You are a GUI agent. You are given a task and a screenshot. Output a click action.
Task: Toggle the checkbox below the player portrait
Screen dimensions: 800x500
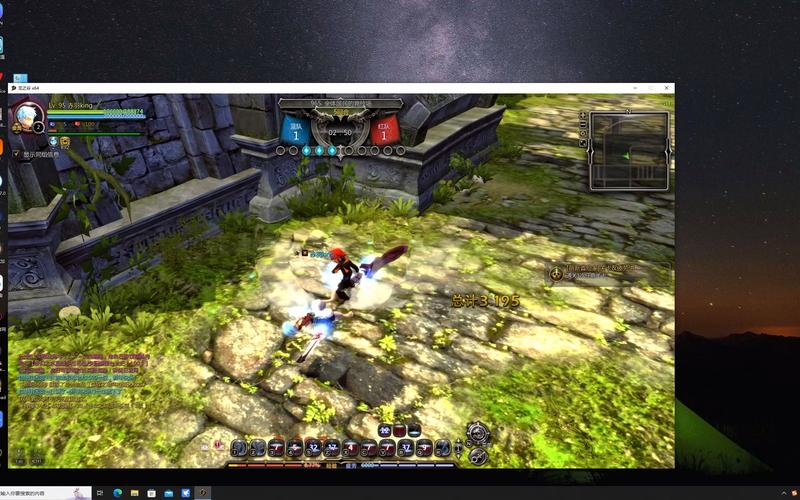coord(15,155)
